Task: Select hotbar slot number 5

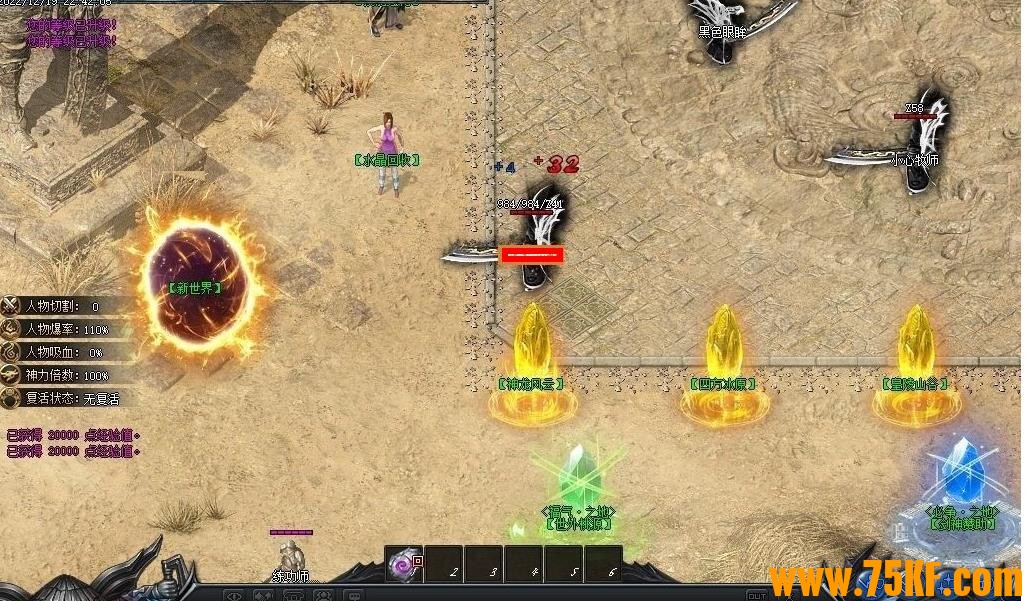Action: (564, 564)
